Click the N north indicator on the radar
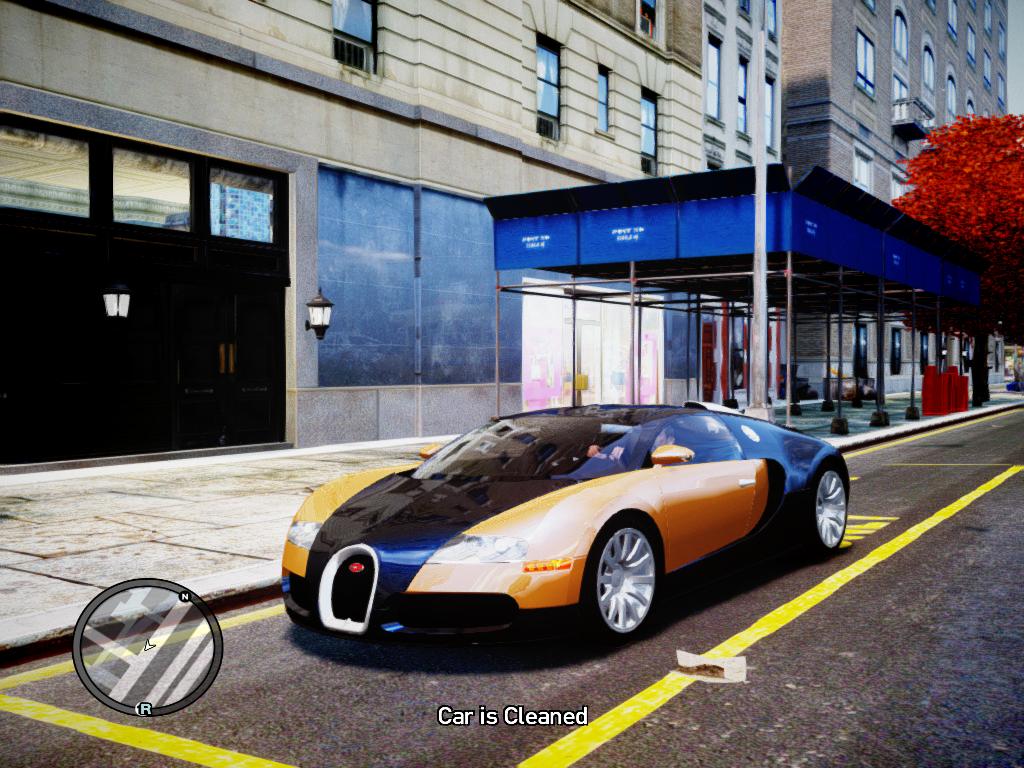This screenshot has width=1024, height=768. coord(184,597)
